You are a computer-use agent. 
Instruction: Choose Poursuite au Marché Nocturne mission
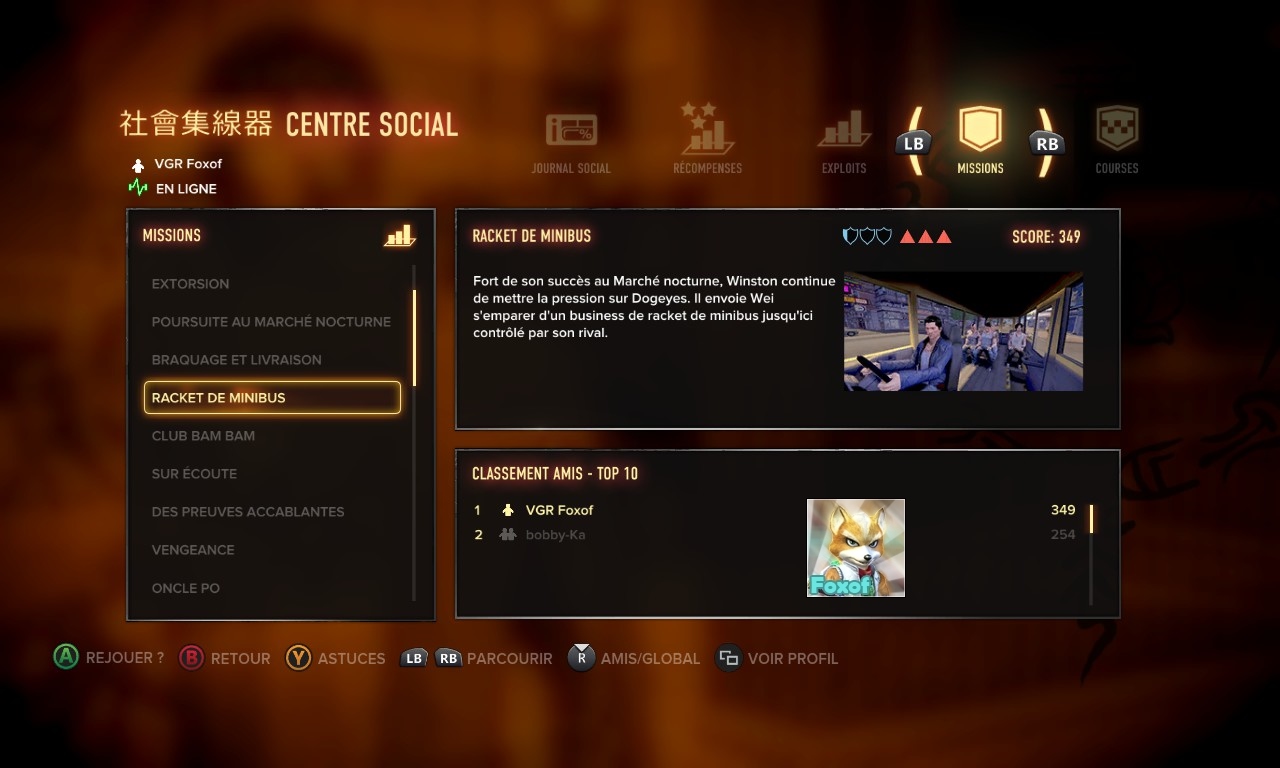coord(271,322)
